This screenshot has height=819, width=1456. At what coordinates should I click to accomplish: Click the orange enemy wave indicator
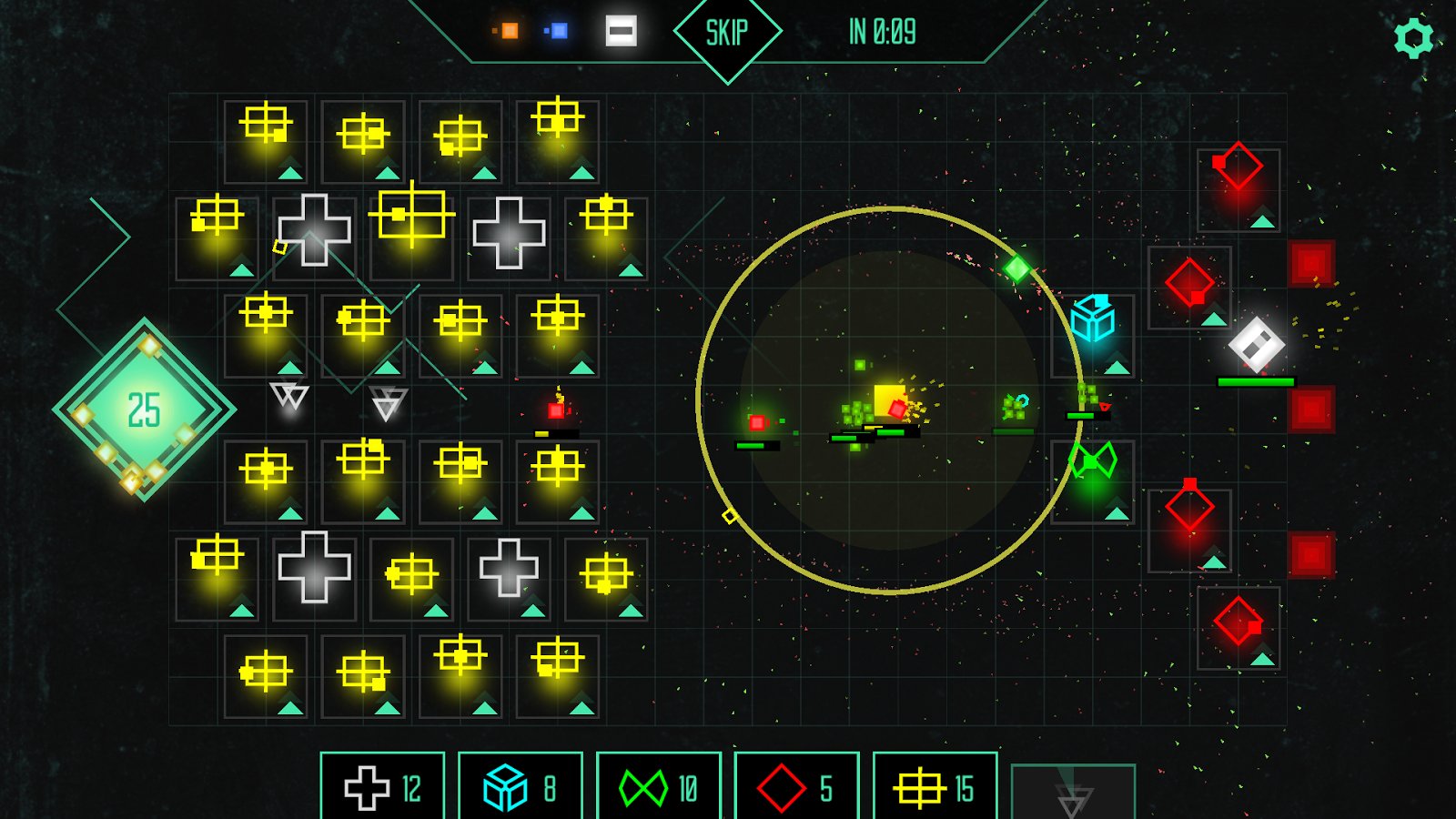click(509, 31)
